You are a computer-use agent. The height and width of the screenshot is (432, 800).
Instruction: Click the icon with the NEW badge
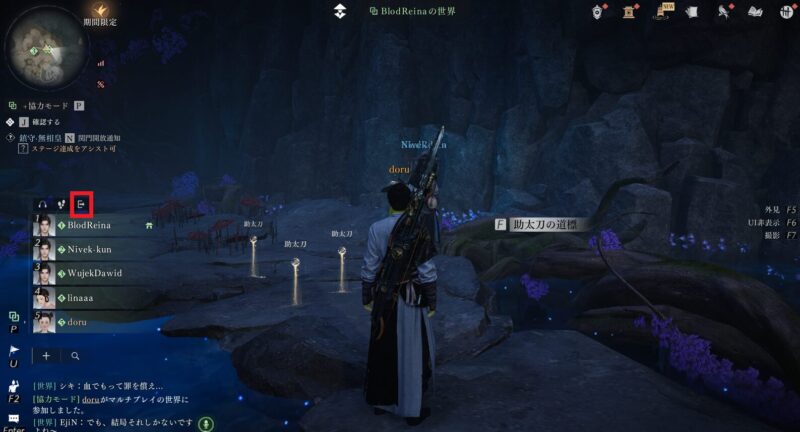coord(664,11)
